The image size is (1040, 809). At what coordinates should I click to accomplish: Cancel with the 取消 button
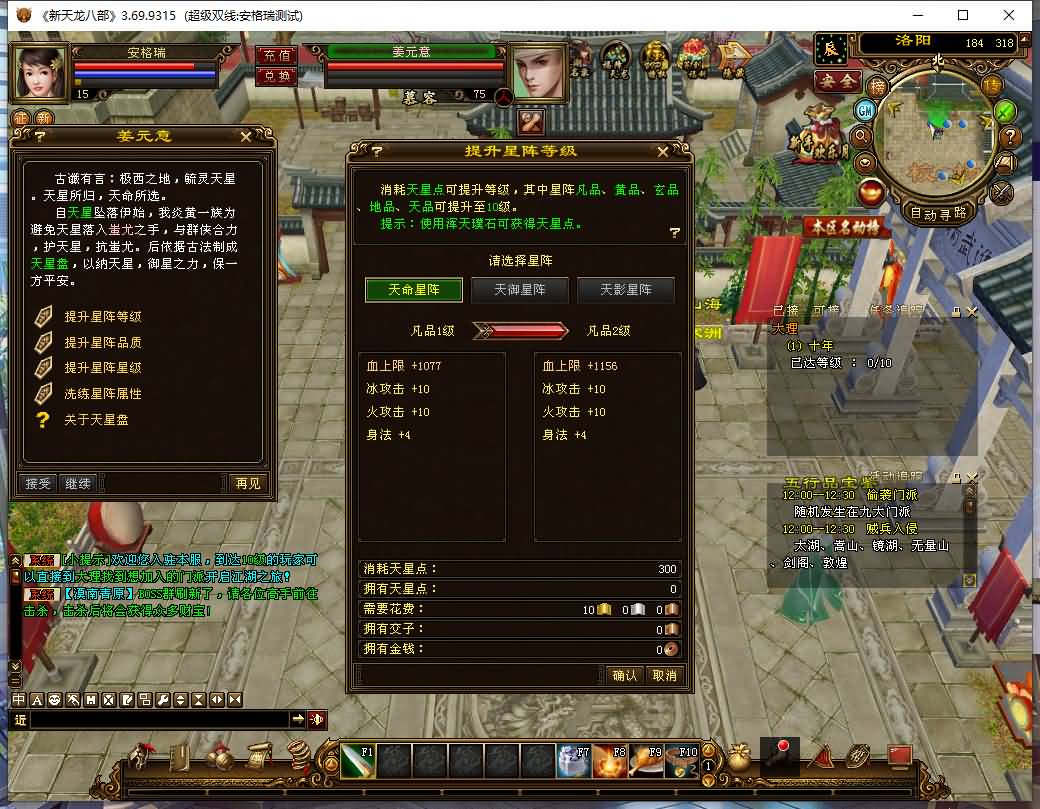pyautogui.click(x=664, y=675)
